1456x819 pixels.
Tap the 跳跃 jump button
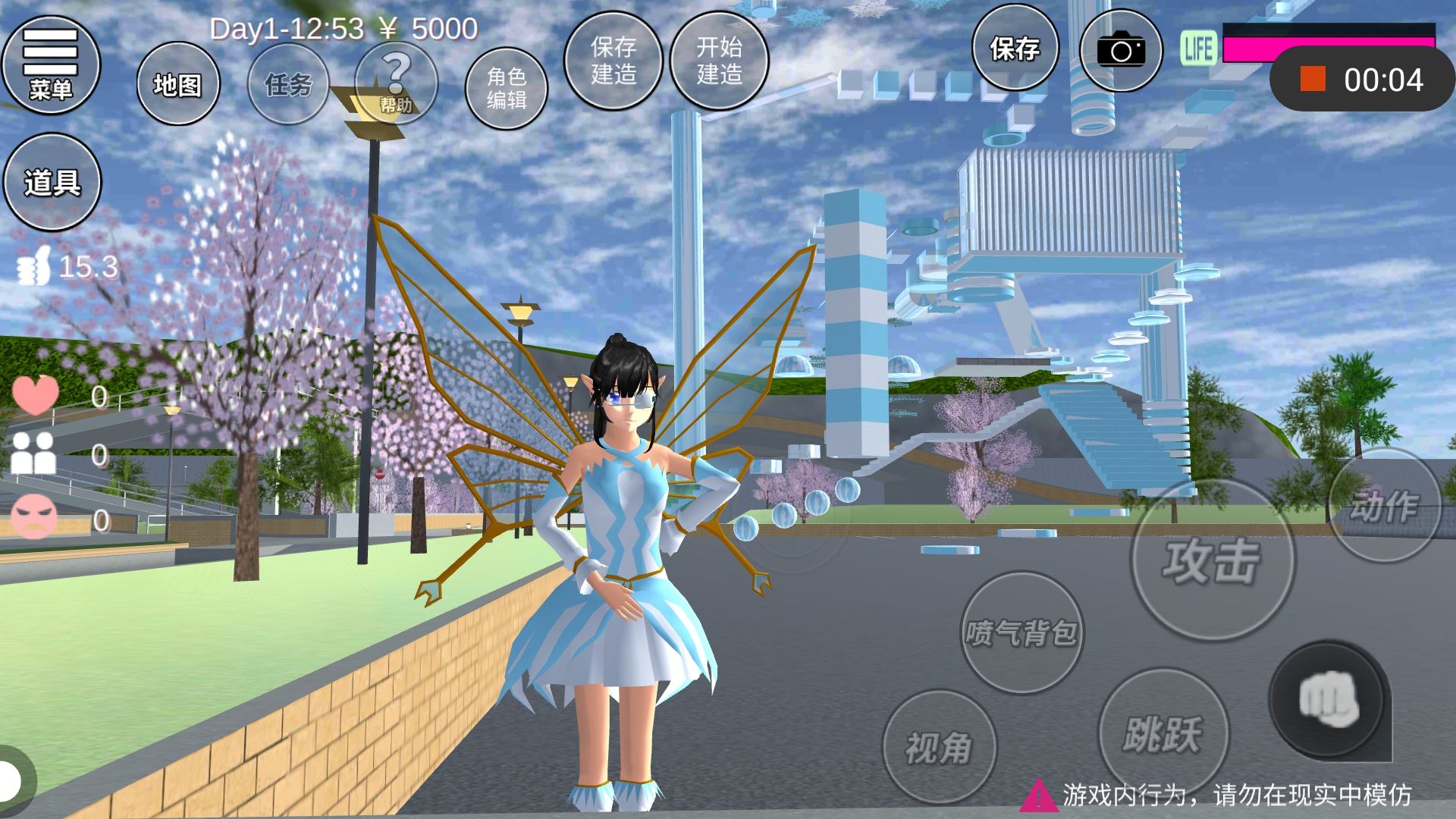(x=1163, y=733)
